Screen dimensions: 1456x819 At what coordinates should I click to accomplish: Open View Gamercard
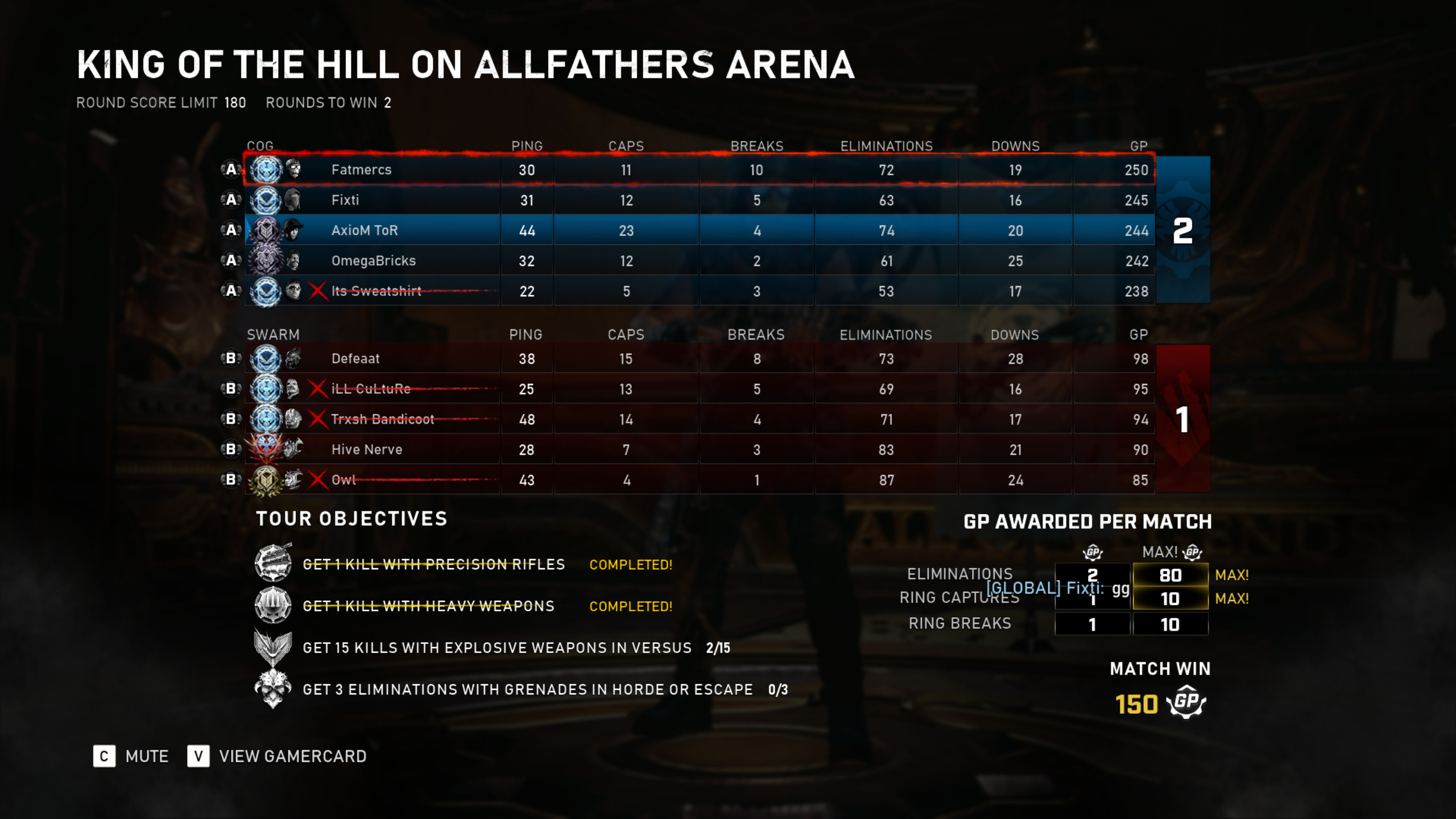278,756
